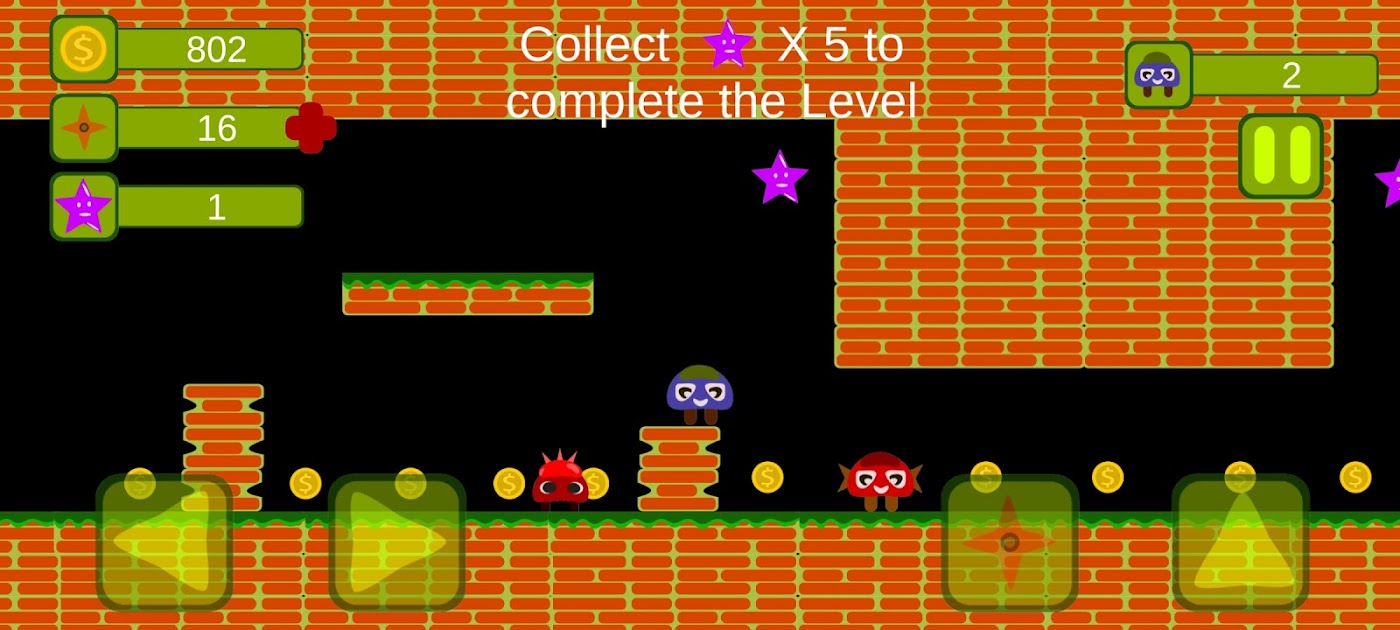Pause the game with the green button
1400x630 pixels.
(x=1280, y=156)
